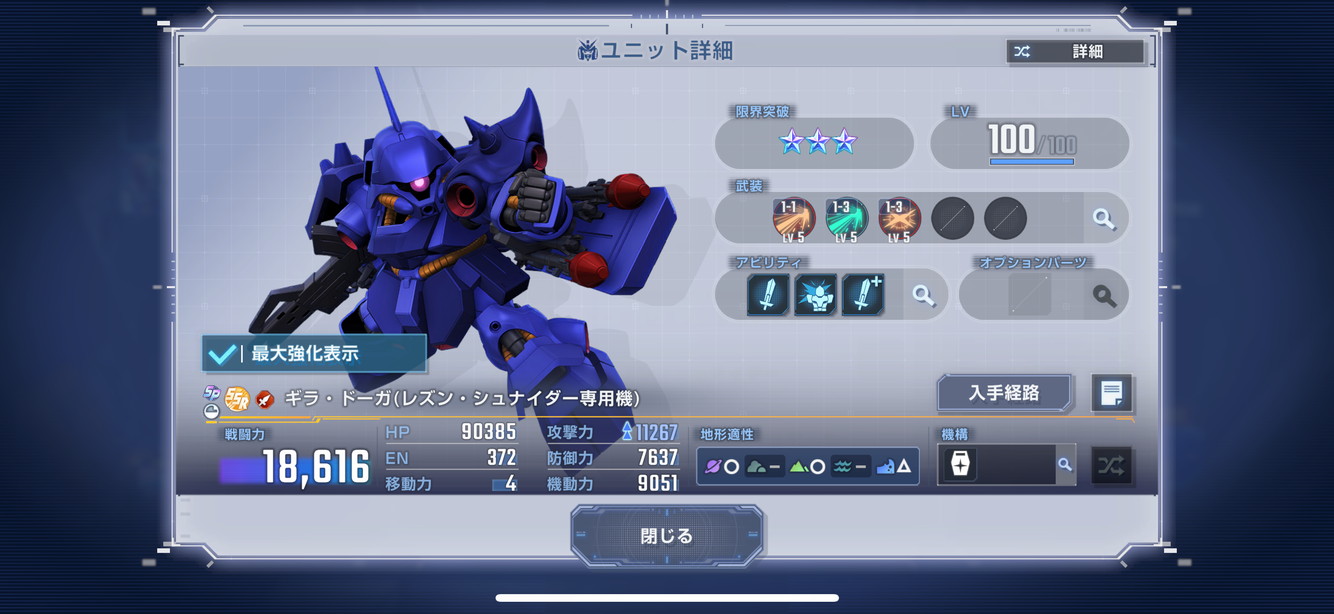View the 地形適性 terrain aptitude panel
This screenshot has height=614, width=1334.
pyautogui.click(x=808, y=466)
